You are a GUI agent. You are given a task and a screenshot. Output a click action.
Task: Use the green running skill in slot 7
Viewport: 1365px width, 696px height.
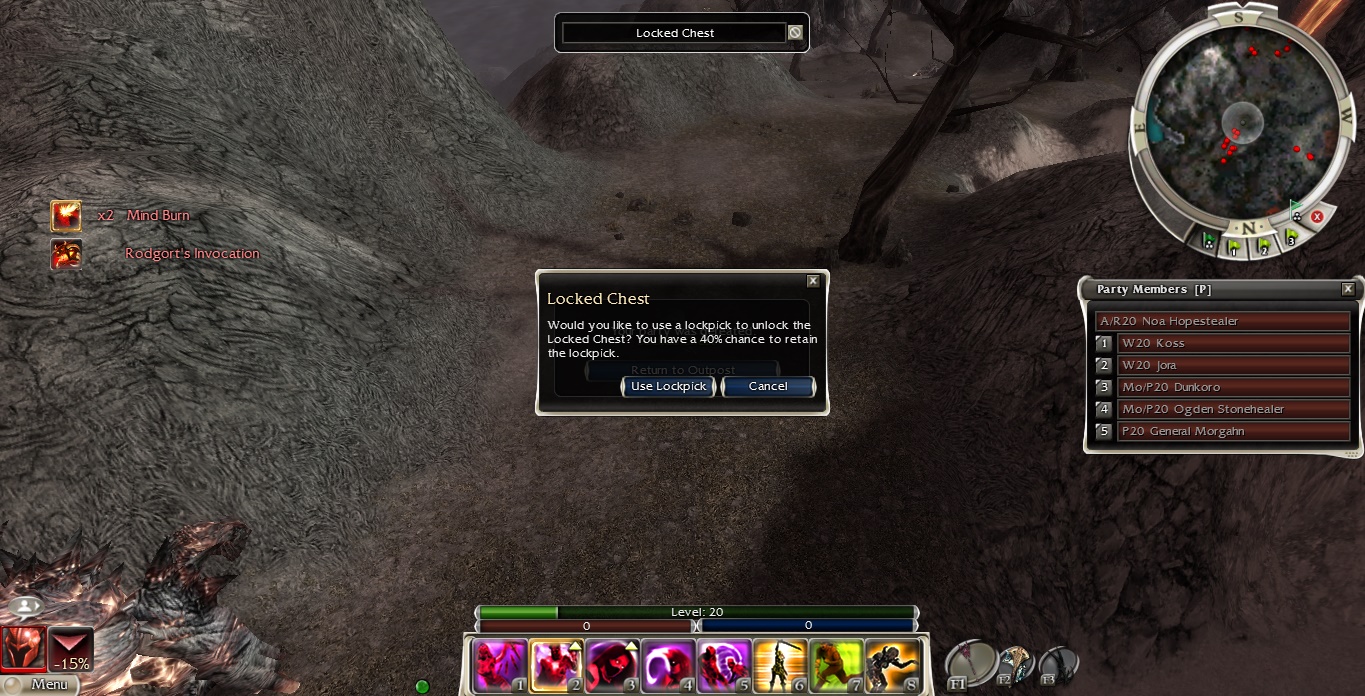click(836, 665)
